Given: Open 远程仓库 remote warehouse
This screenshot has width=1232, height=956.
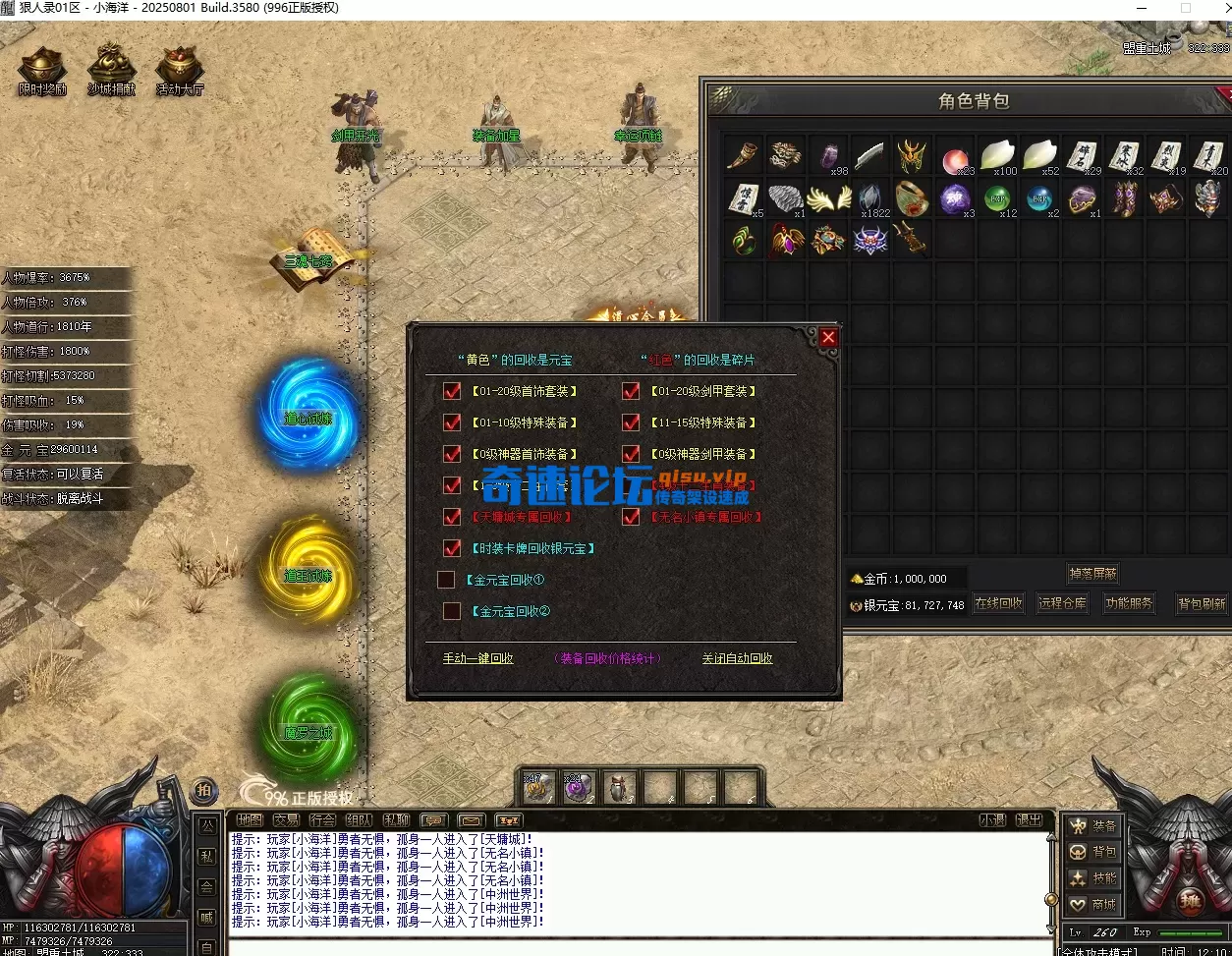Looking at the screenshot, I should tap(1062, 603).
